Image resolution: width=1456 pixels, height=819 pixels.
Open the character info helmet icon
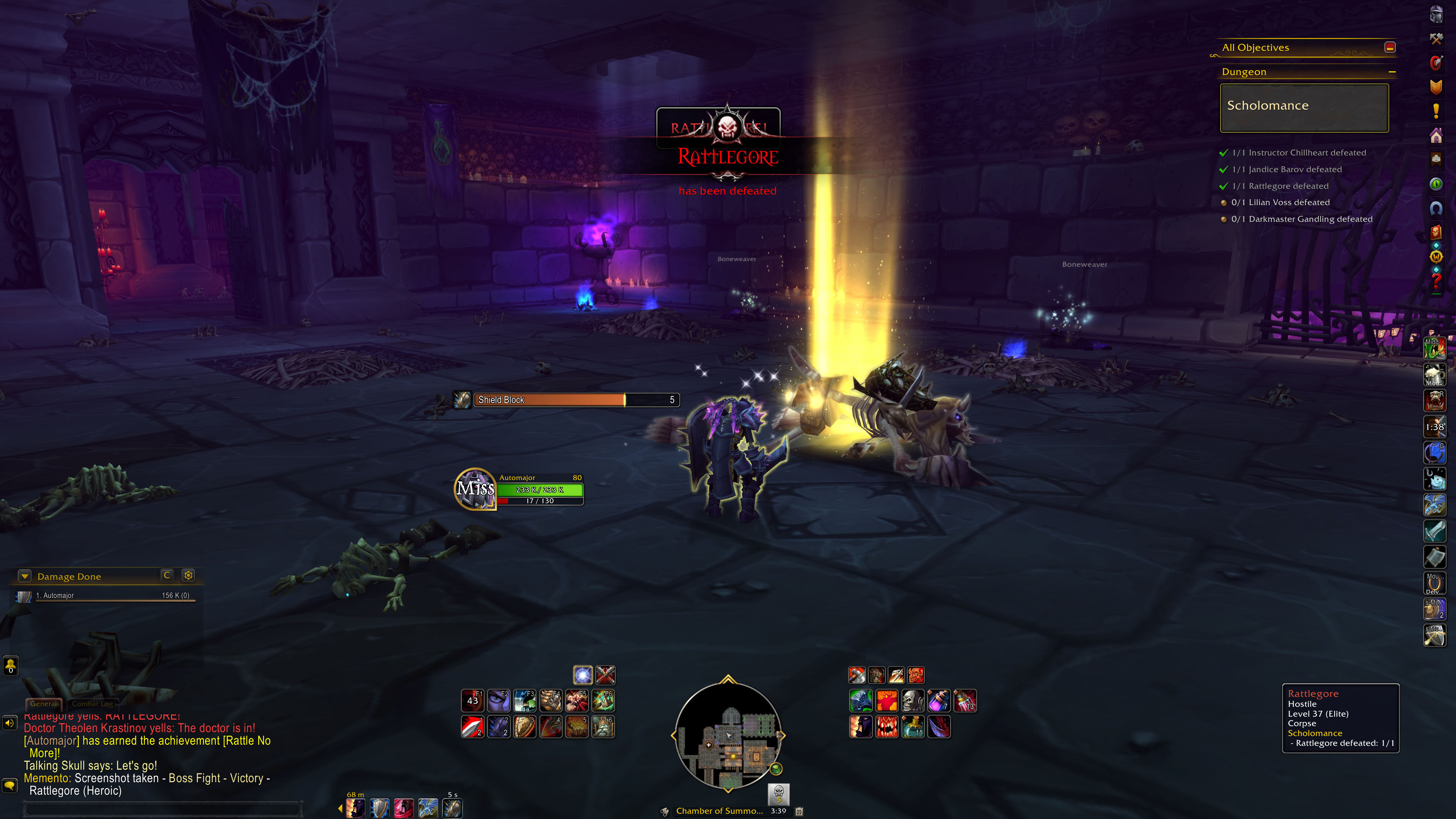pos(1436,14)
